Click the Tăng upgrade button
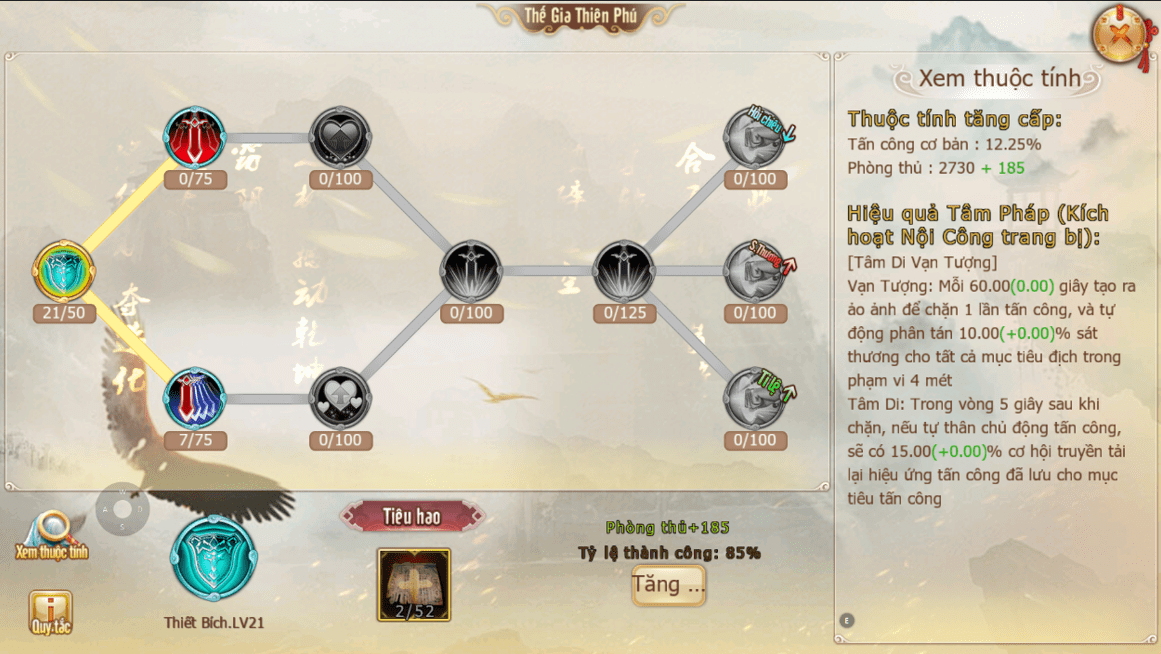Screen dimensions: 1161x654 [x=668, y=585]
